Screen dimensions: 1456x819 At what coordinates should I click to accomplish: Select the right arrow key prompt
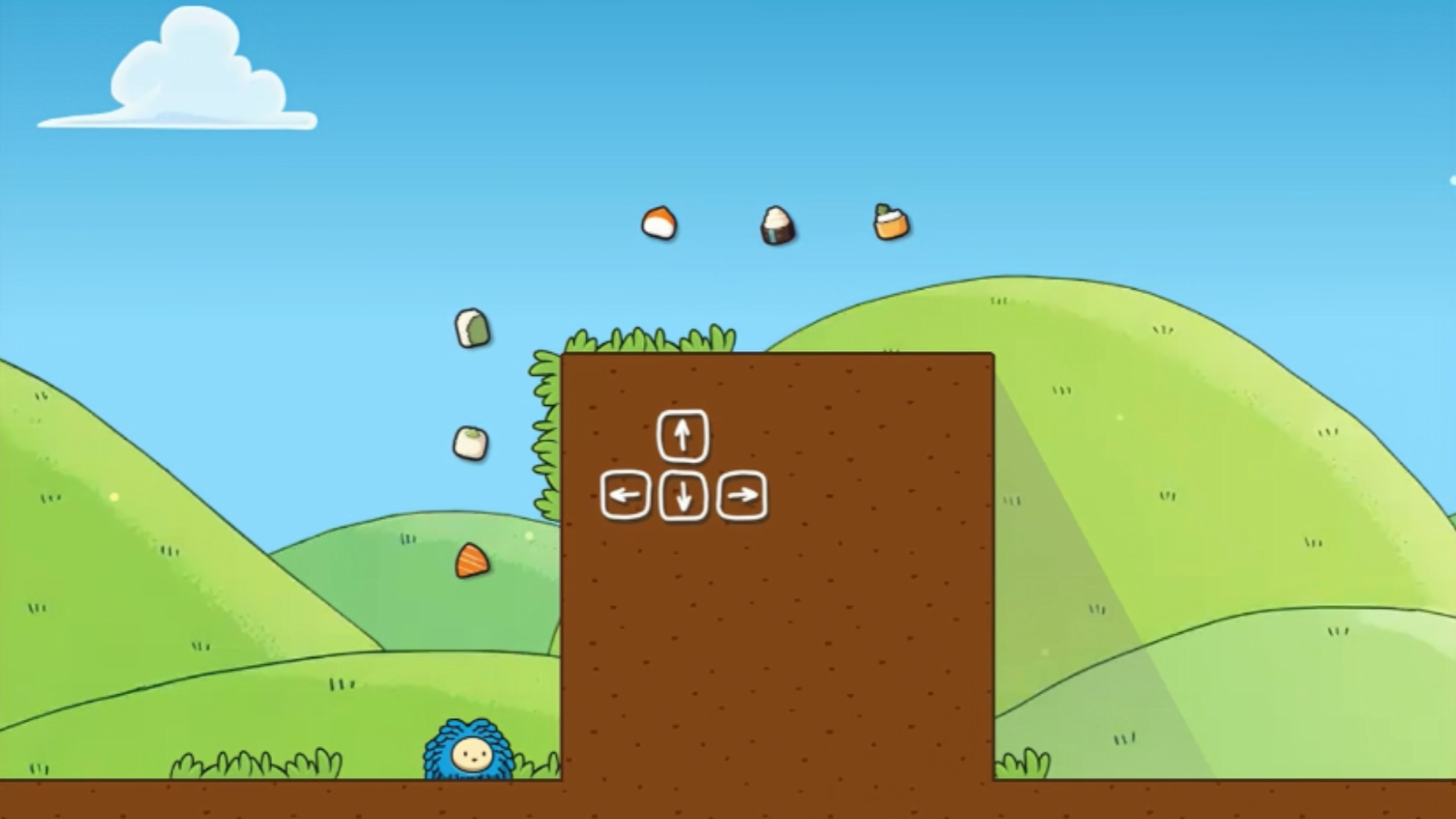point(741,496)
